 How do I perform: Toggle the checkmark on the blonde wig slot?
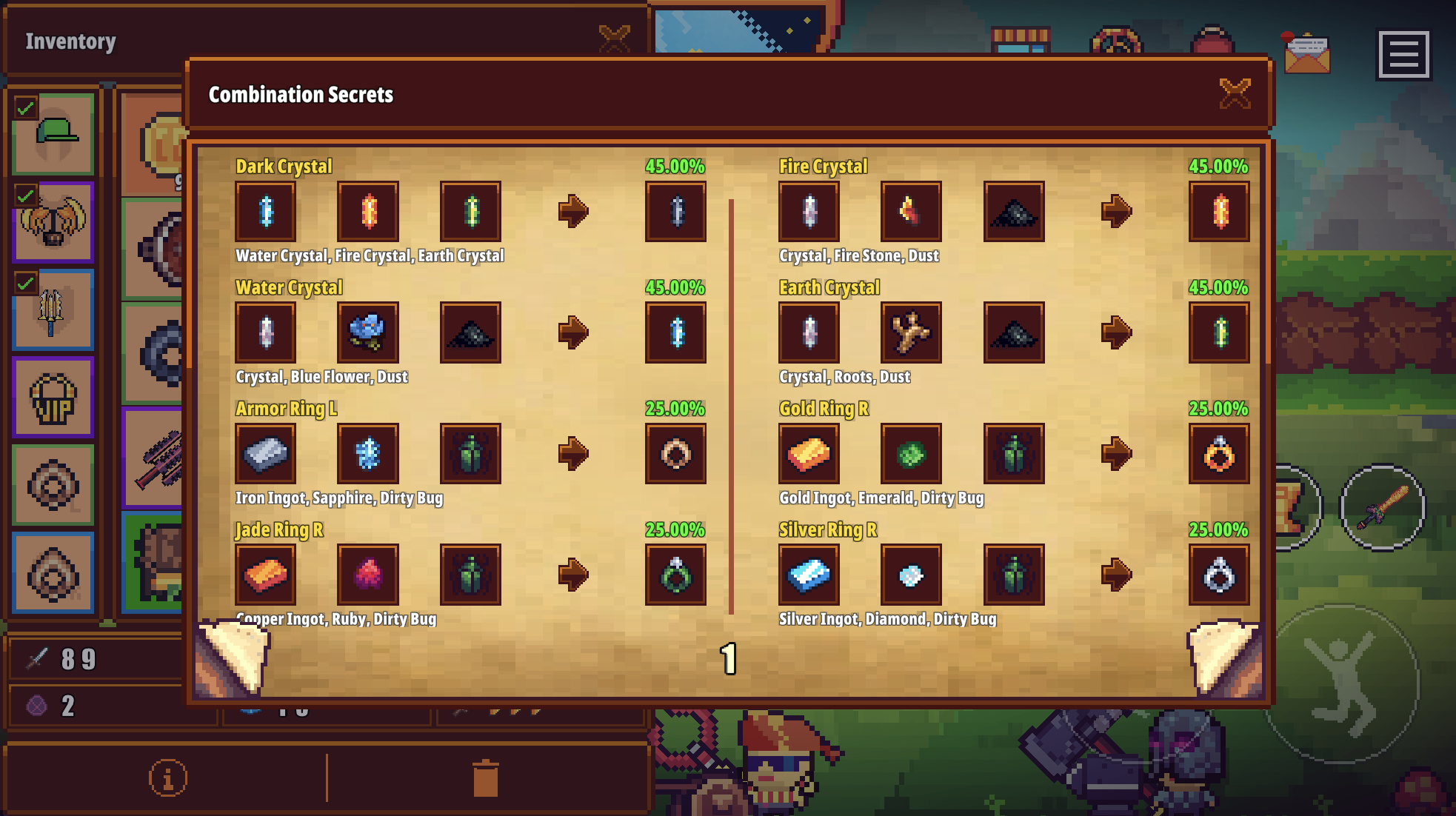pyautogui.click(x=24, y=195)
